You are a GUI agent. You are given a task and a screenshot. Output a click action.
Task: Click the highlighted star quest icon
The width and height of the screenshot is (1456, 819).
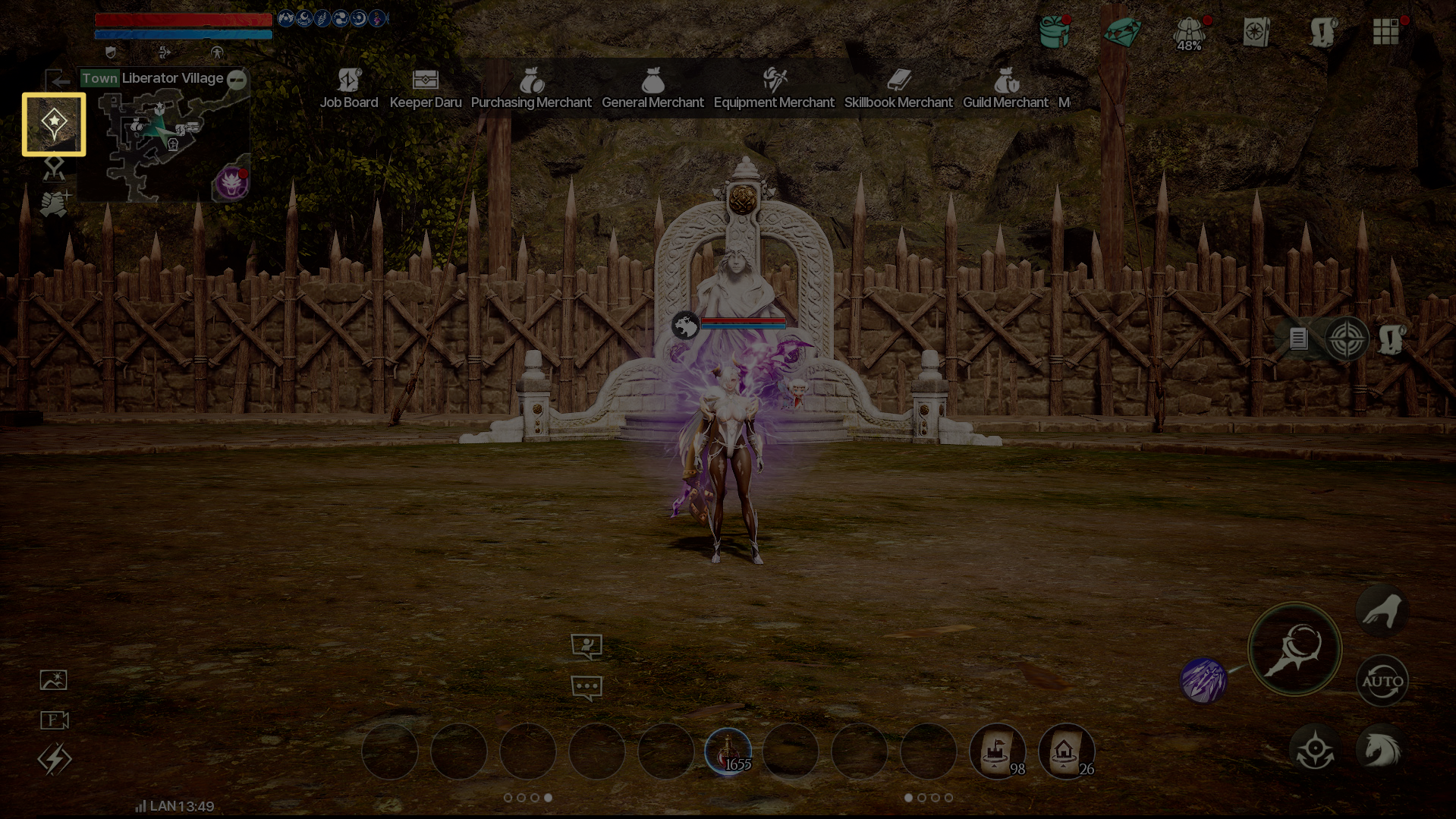click(x=54, y=124)
